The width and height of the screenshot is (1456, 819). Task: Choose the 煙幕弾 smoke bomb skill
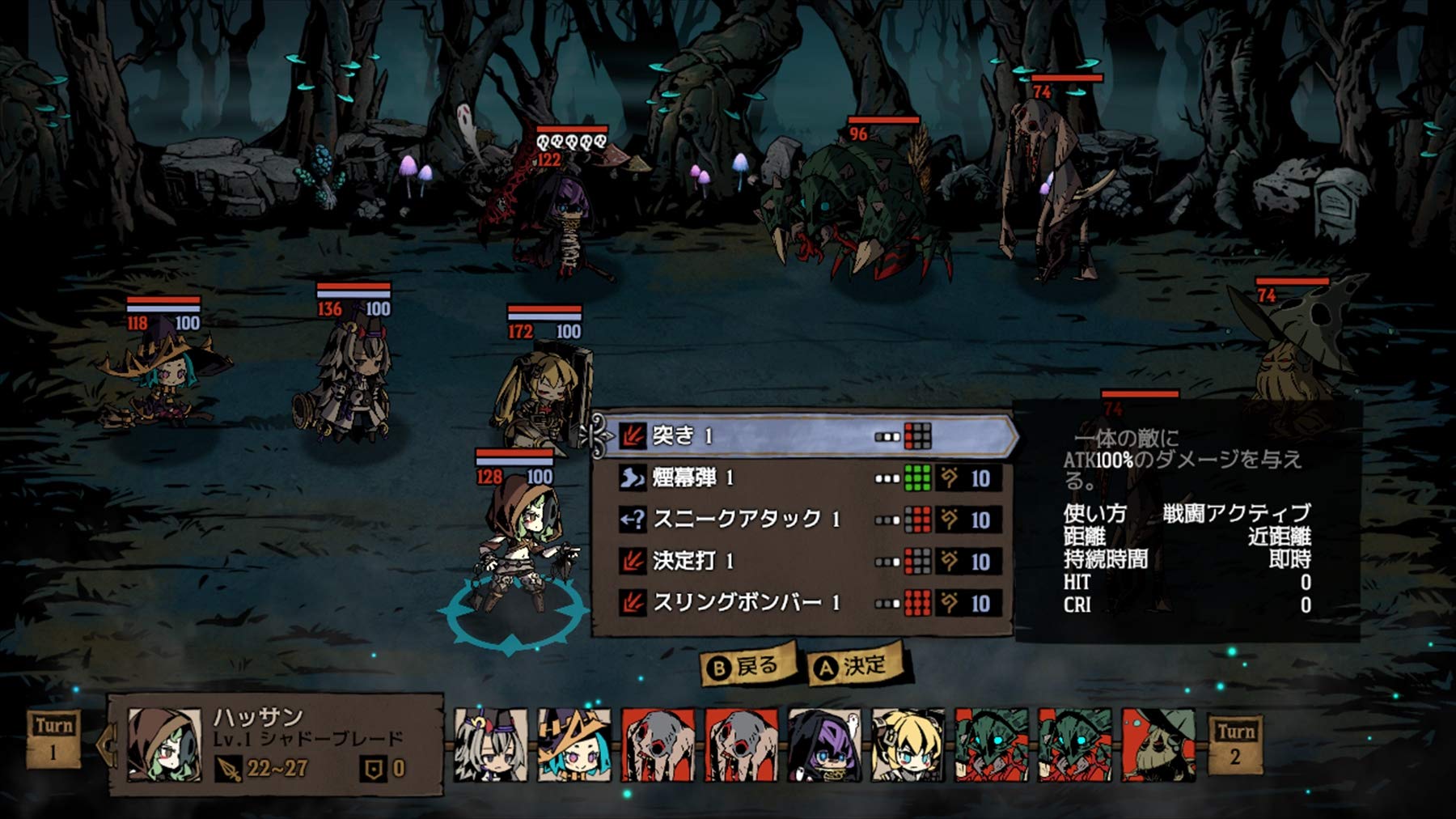(x=801, y=478)
